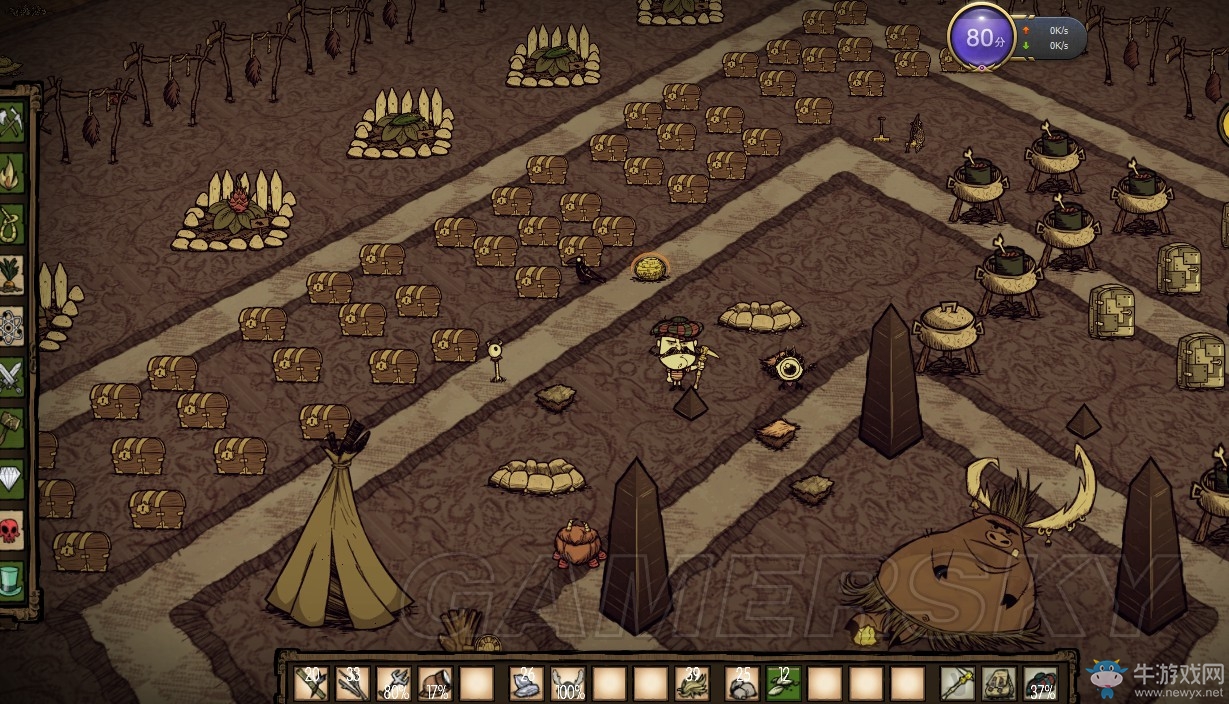Select the green-highlighted slot with 12 items
The width and height of the screenshot is (1229, 704).
point(783,684)
